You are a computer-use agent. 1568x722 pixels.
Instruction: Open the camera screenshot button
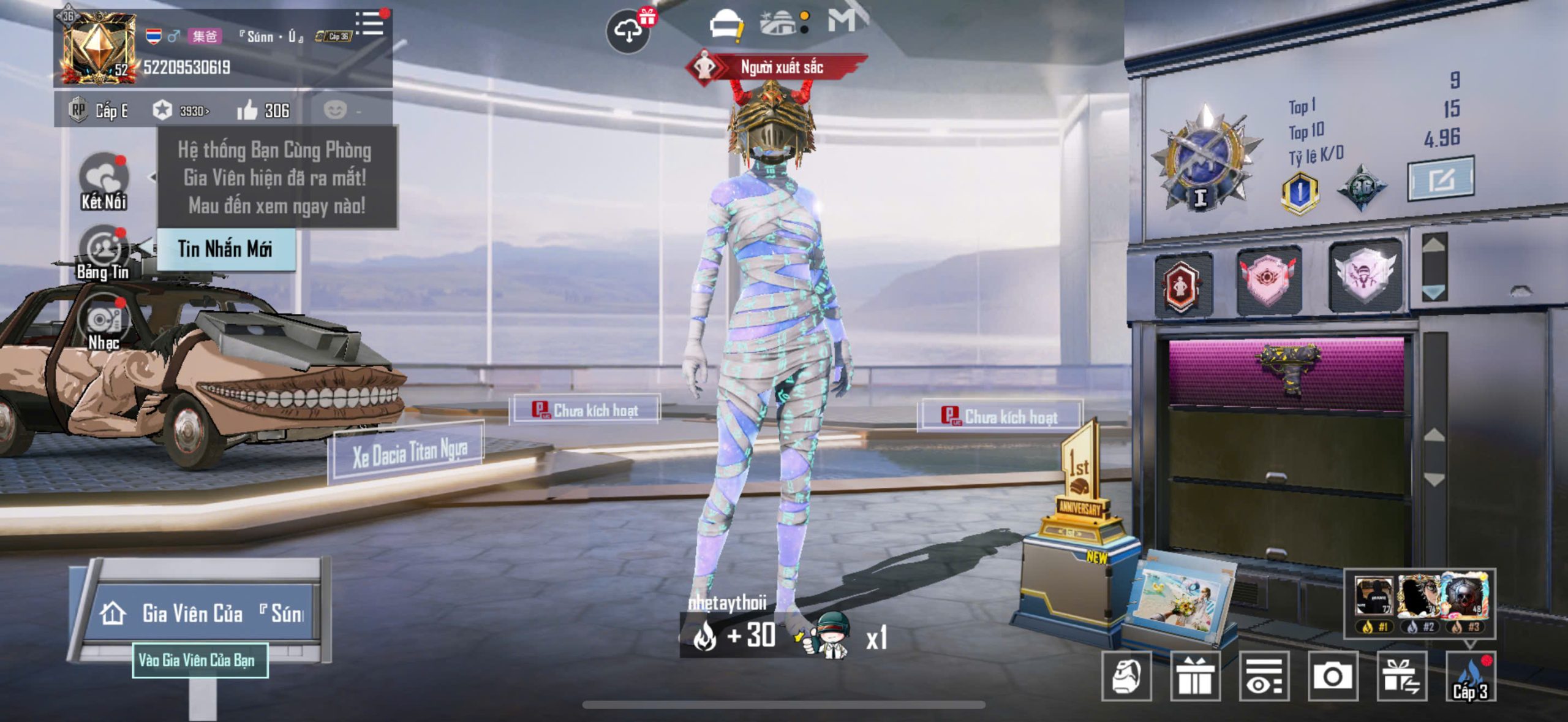click(1332, 677)
